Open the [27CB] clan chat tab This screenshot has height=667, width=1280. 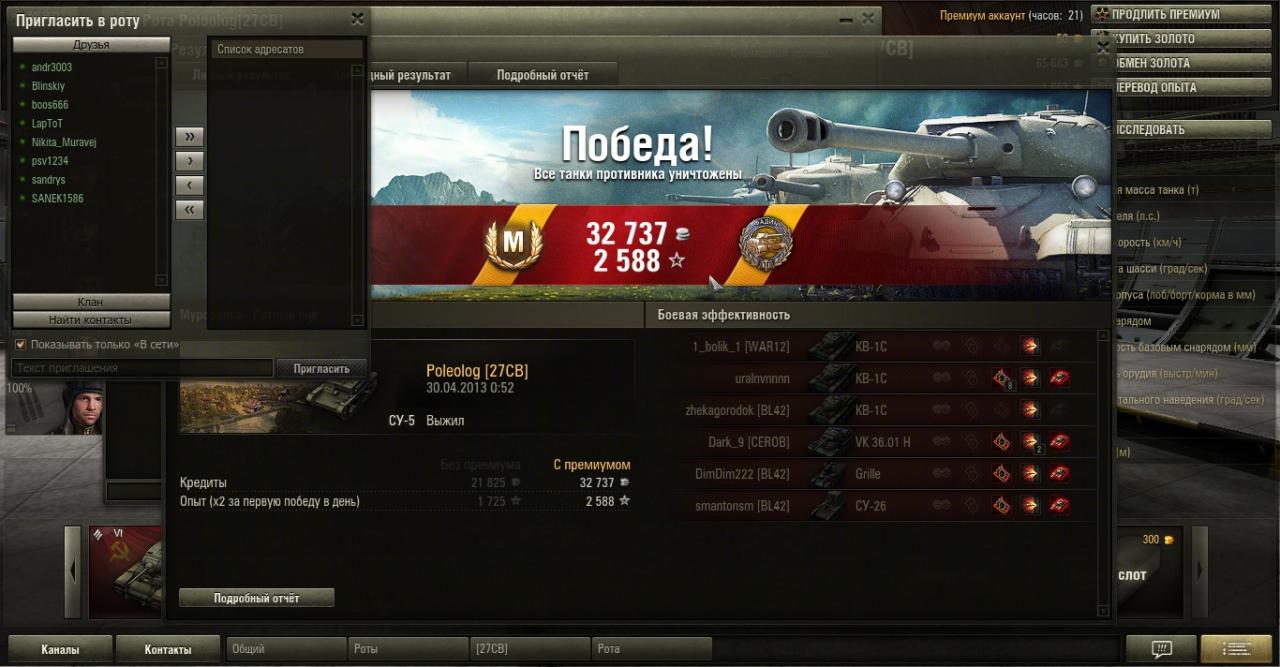[x=530, y=649]
